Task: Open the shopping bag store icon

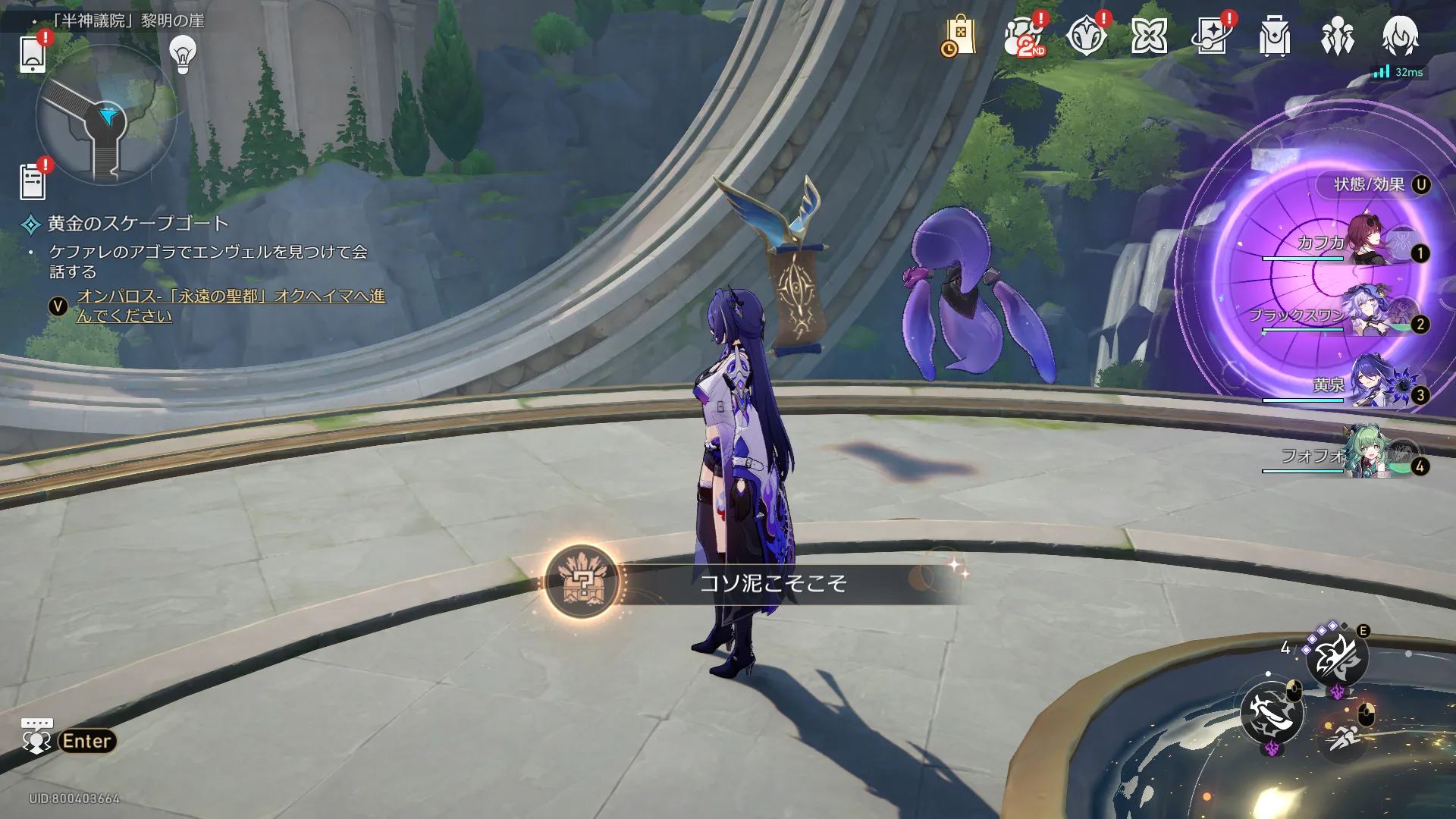Action: [x=959, y=36]
